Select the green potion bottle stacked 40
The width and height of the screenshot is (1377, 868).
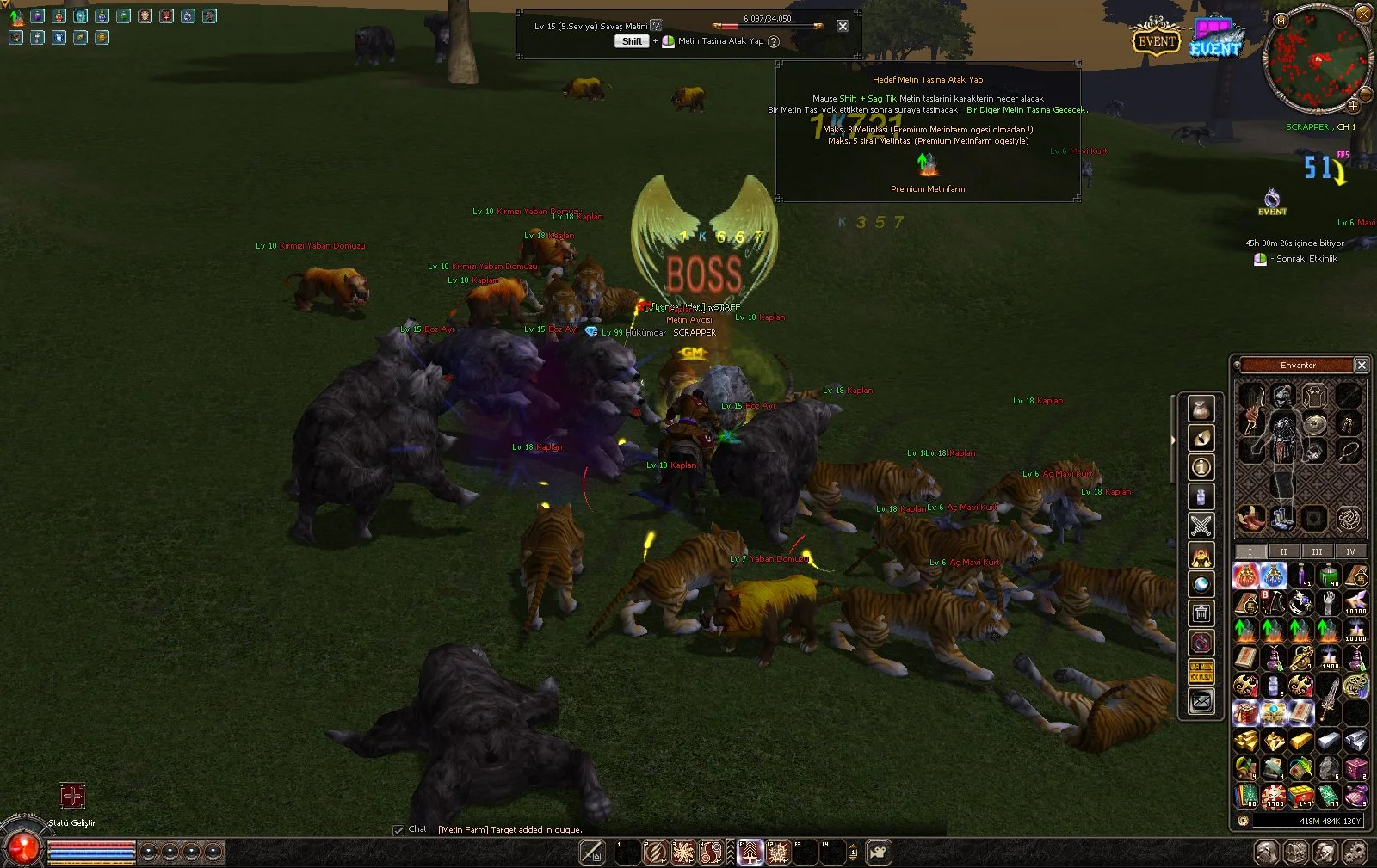point(1329,575)
